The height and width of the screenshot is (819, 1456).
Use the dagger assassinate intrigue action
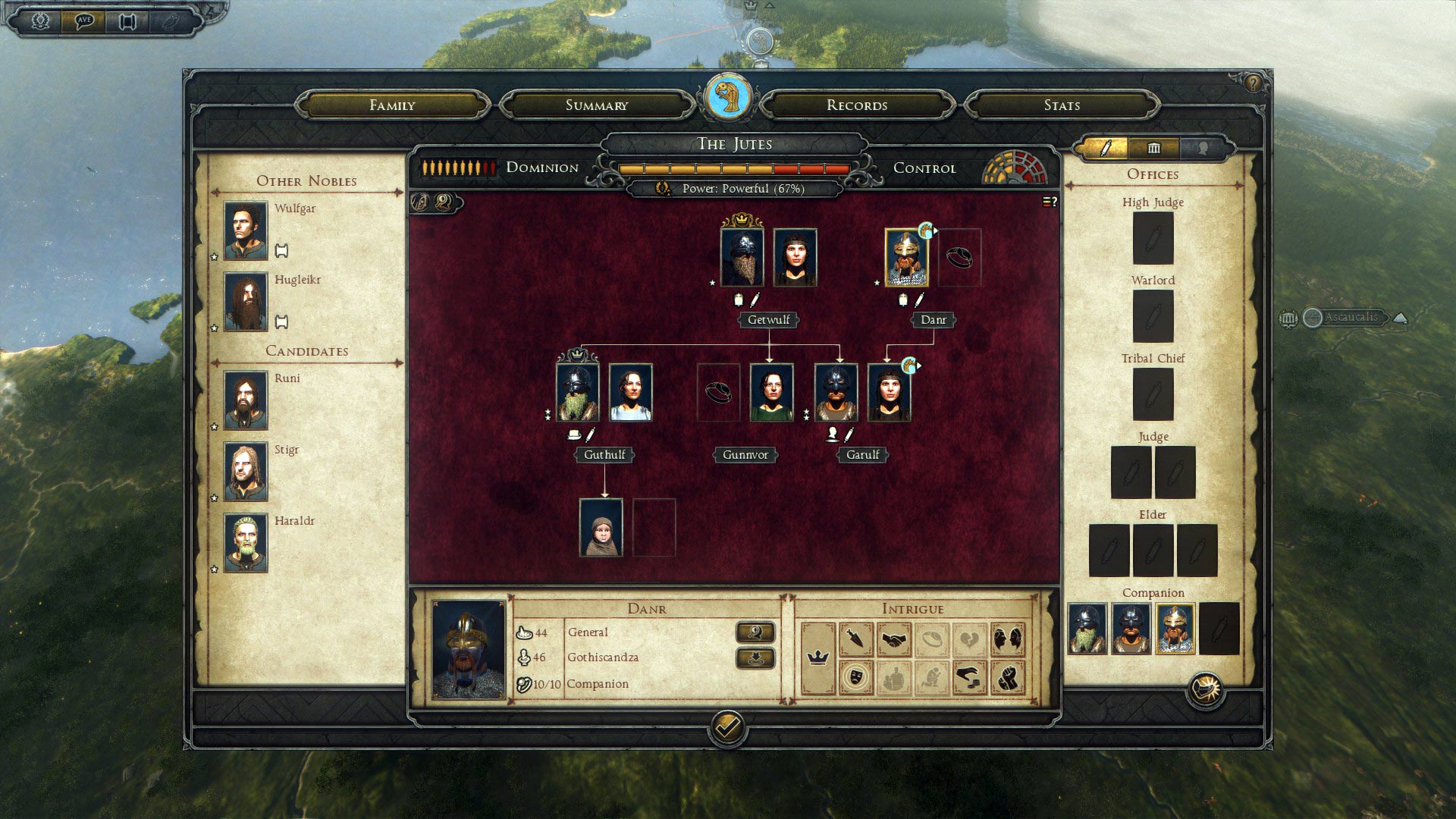(856, 640)
